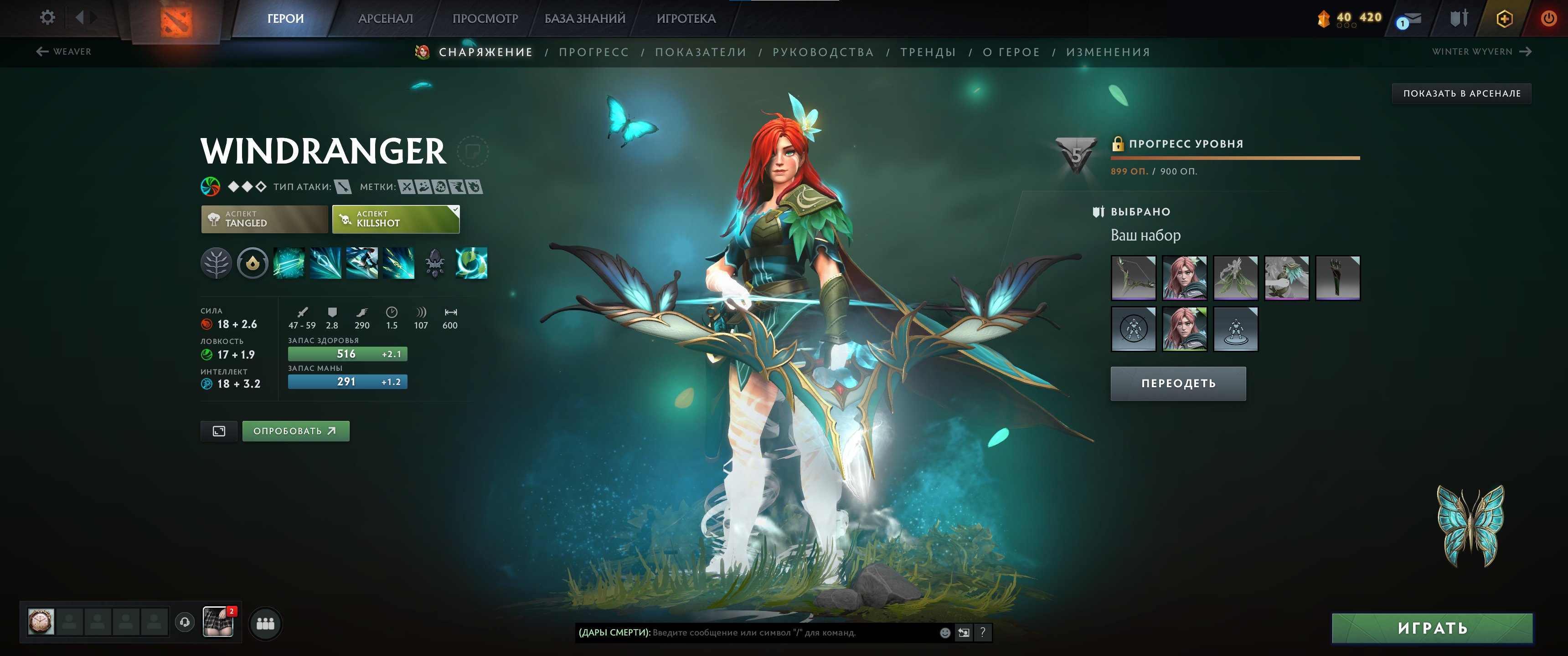
Task: Show the Руководства hero subtab
Action: coord(823,52)
